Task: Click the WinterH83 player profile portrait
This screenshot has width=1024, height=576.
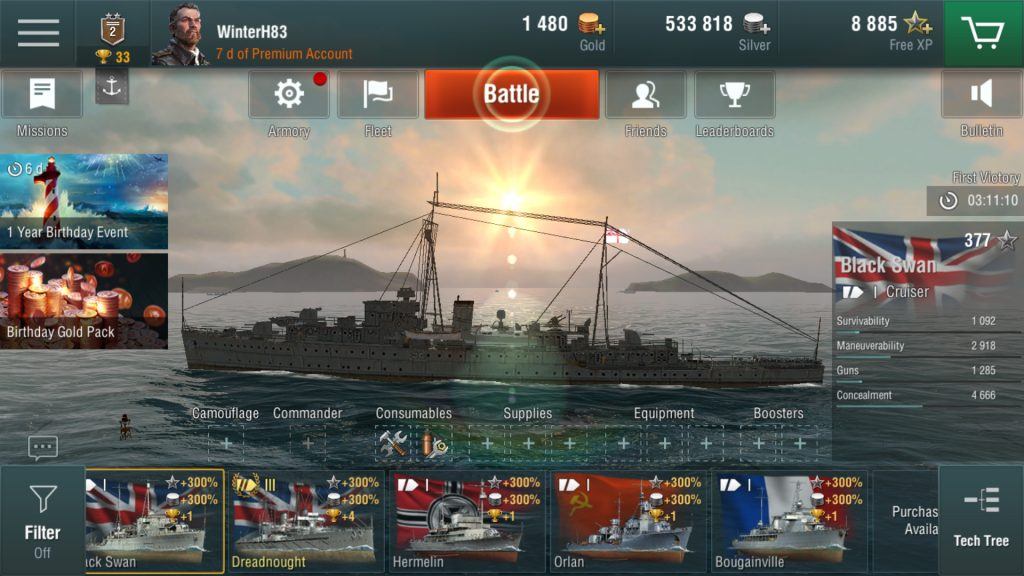Action: click(x=180, y=35)
